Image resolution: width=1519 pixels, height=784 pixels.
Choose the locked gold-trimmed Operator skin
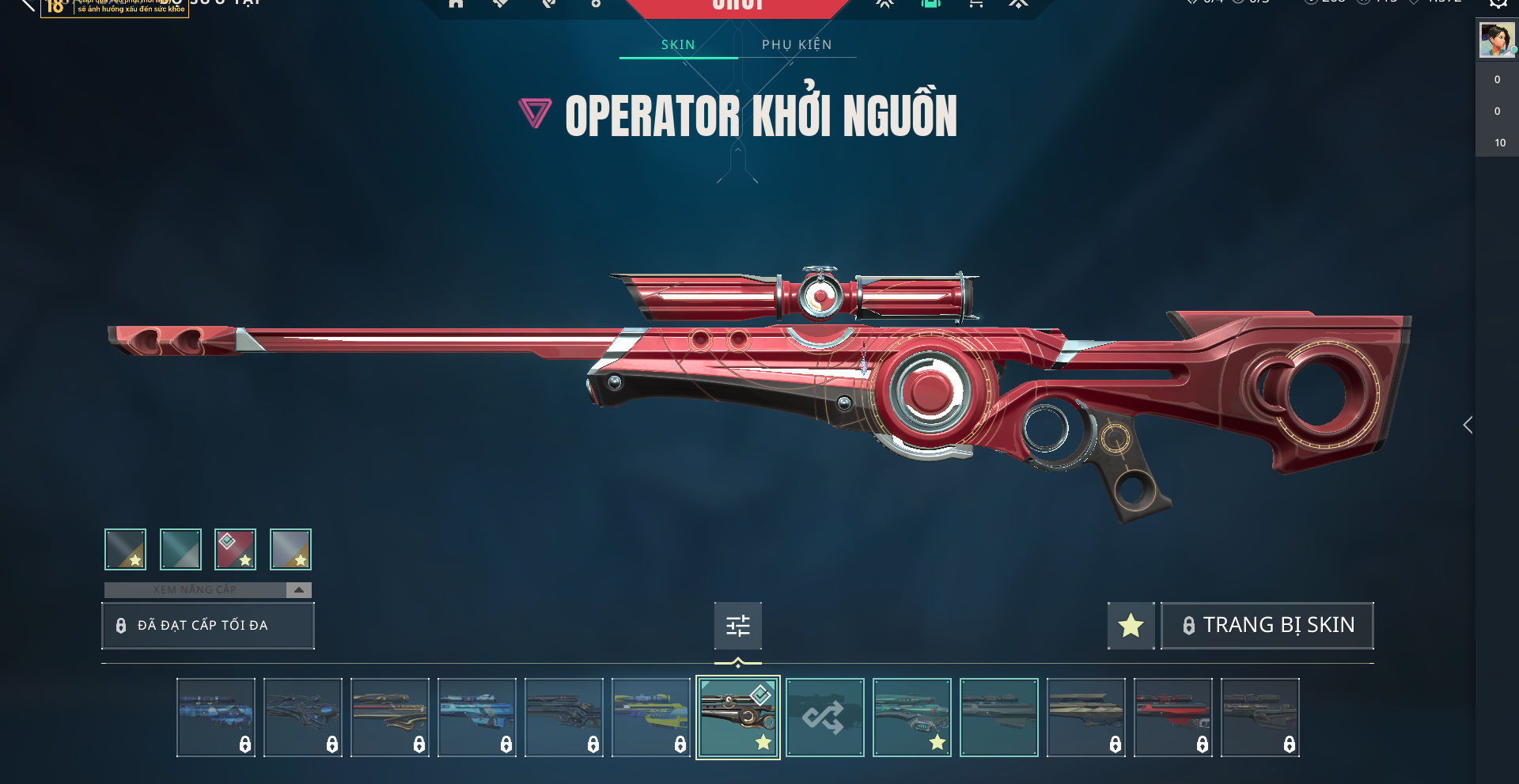(x=389, y=718)
